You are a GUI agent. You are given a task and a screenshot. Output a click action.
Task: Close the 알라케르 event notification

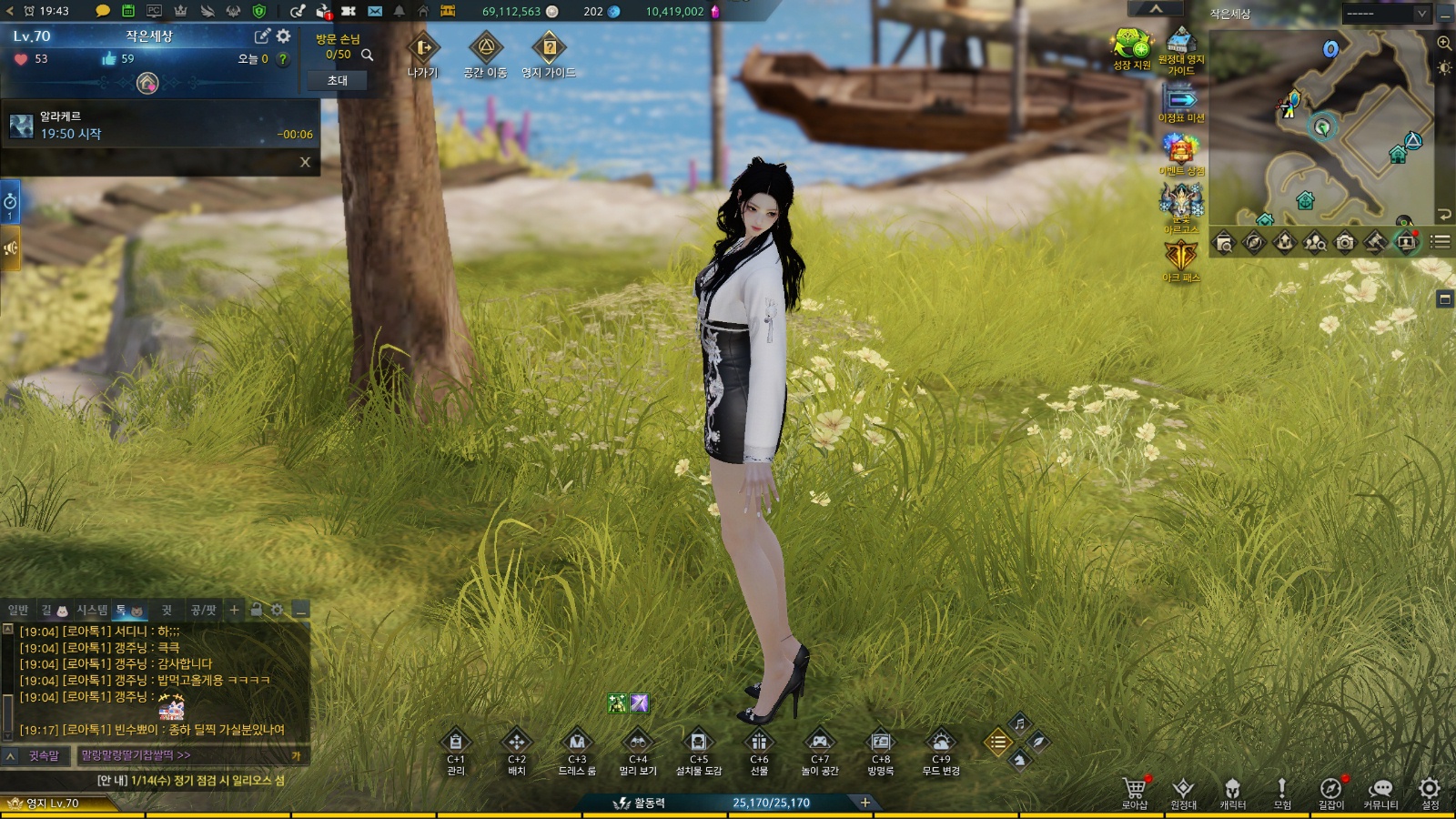point(305,162)
